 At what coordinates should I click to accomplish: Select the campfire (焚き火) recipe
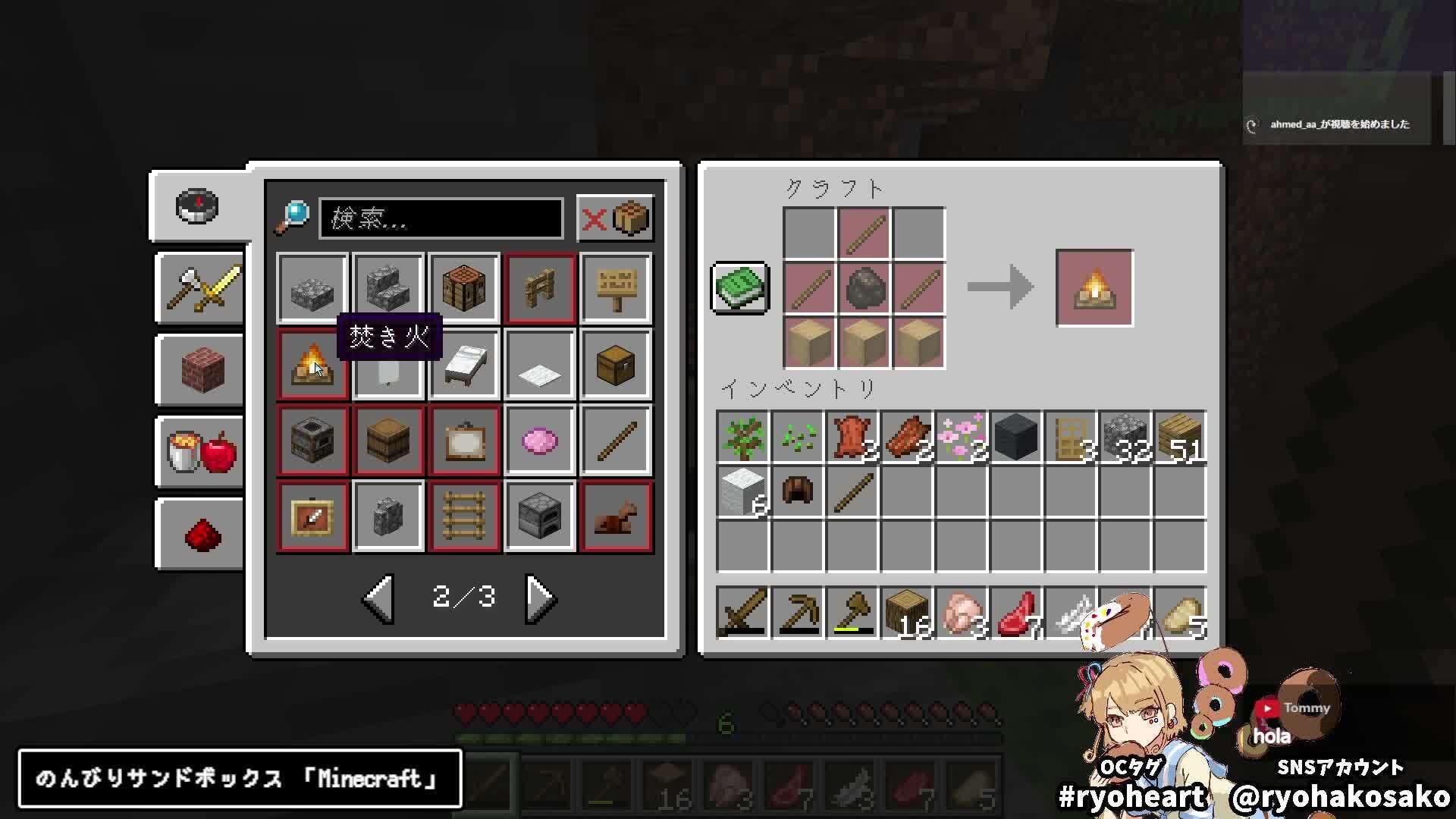pos(312,364)
